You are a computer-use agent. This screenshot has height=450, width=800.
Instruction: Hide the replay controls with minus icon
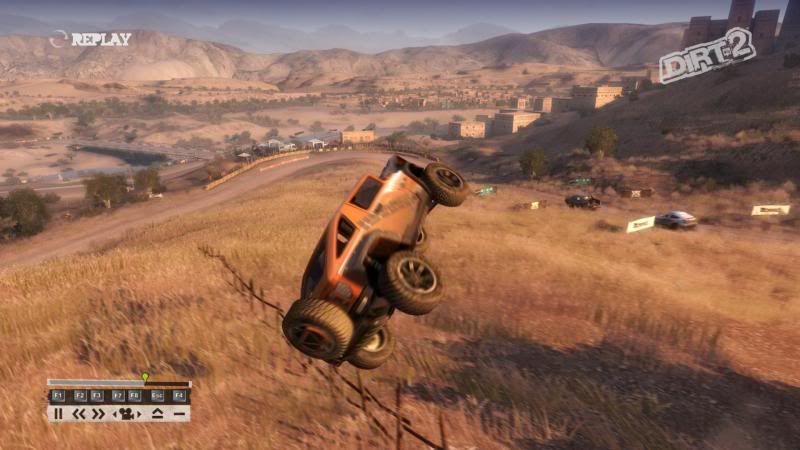click(178, 413)
